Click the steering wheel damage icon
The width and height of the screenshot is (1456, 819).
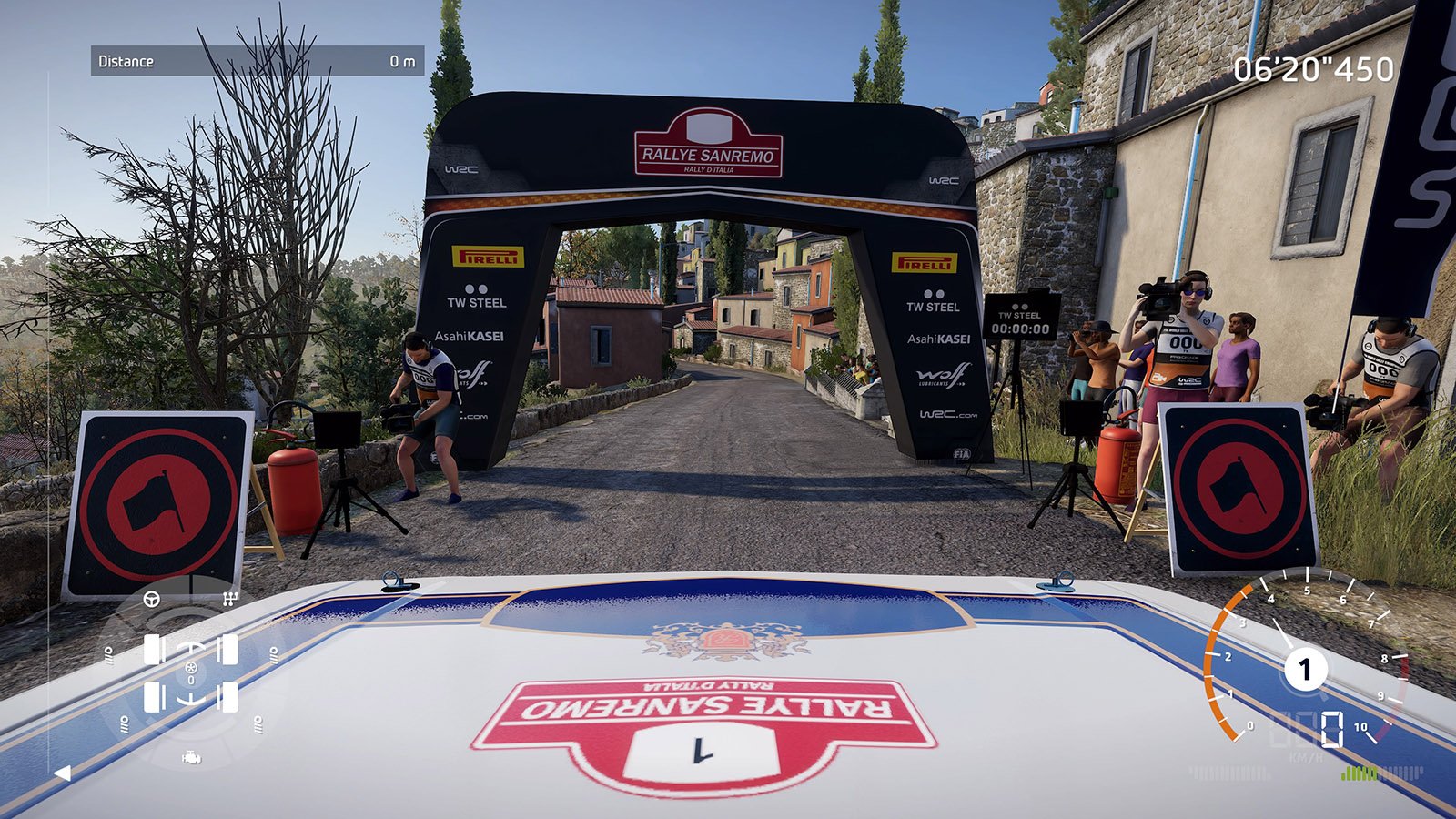152,599
